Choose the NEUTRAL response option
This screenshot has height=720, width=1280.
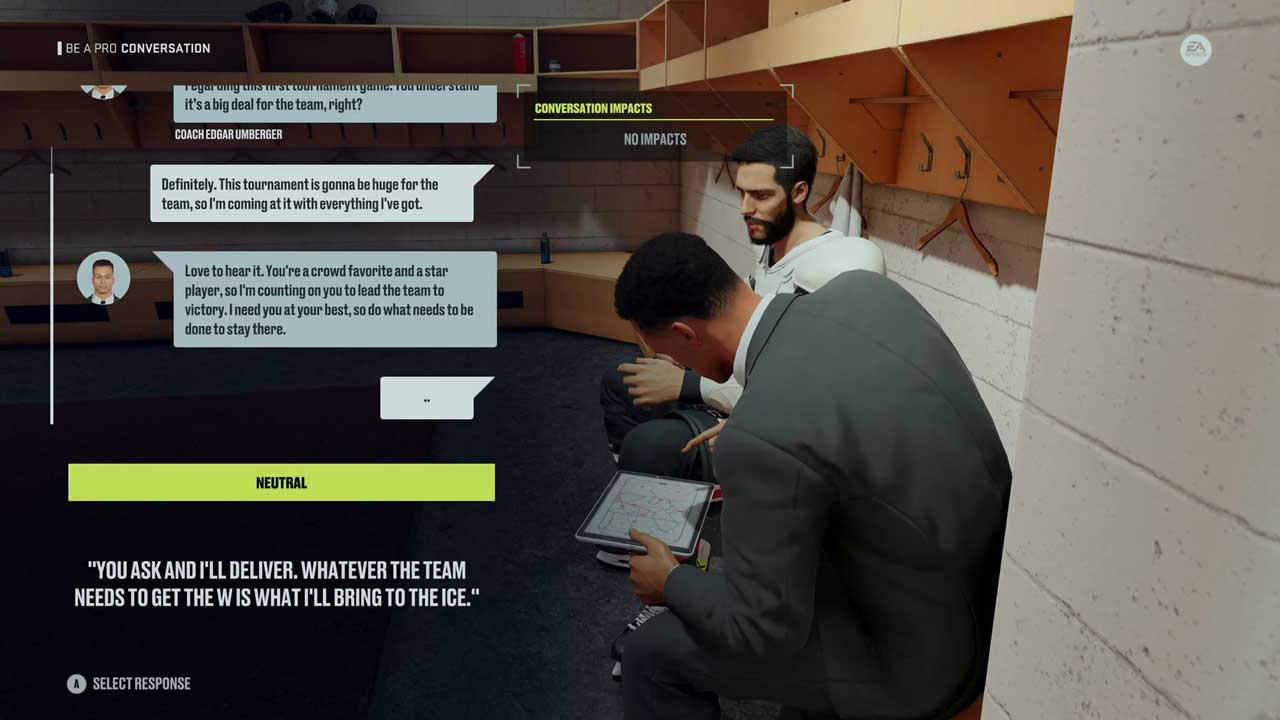click(x=281, y=482)
